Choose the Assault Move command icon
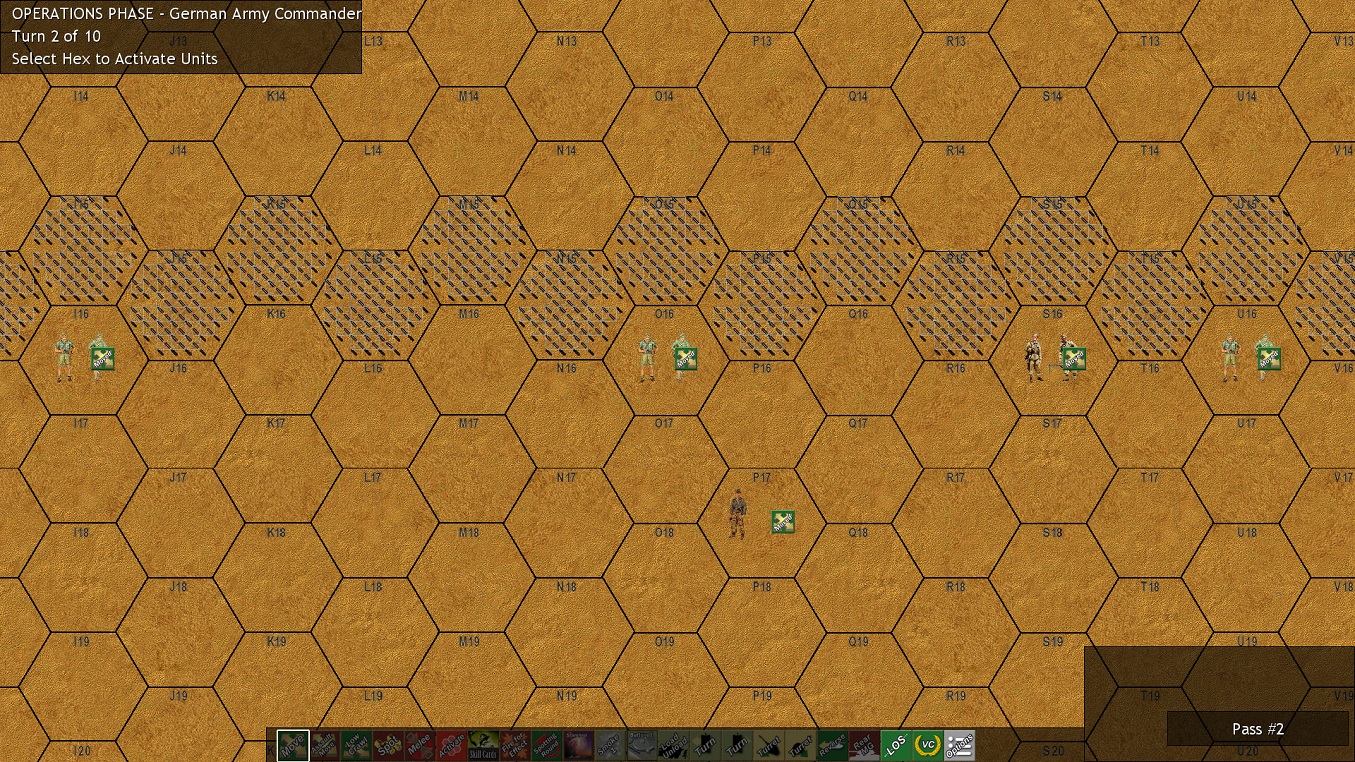Viewport: 1355px width, 762px height. pyautogui.click(x=323, y=744)
